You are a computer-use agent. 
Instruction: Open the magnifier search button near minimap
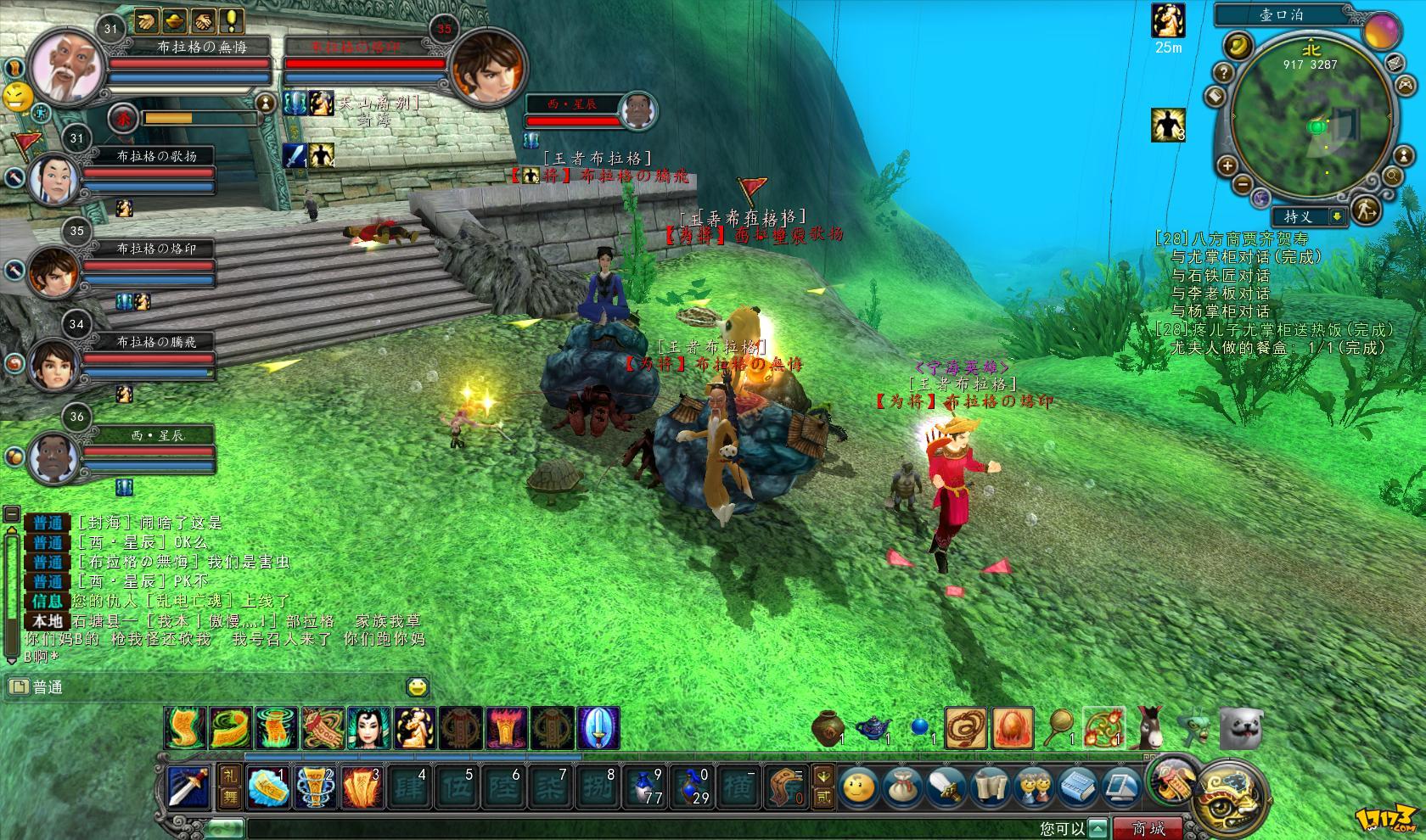(x=1393, y=176)
